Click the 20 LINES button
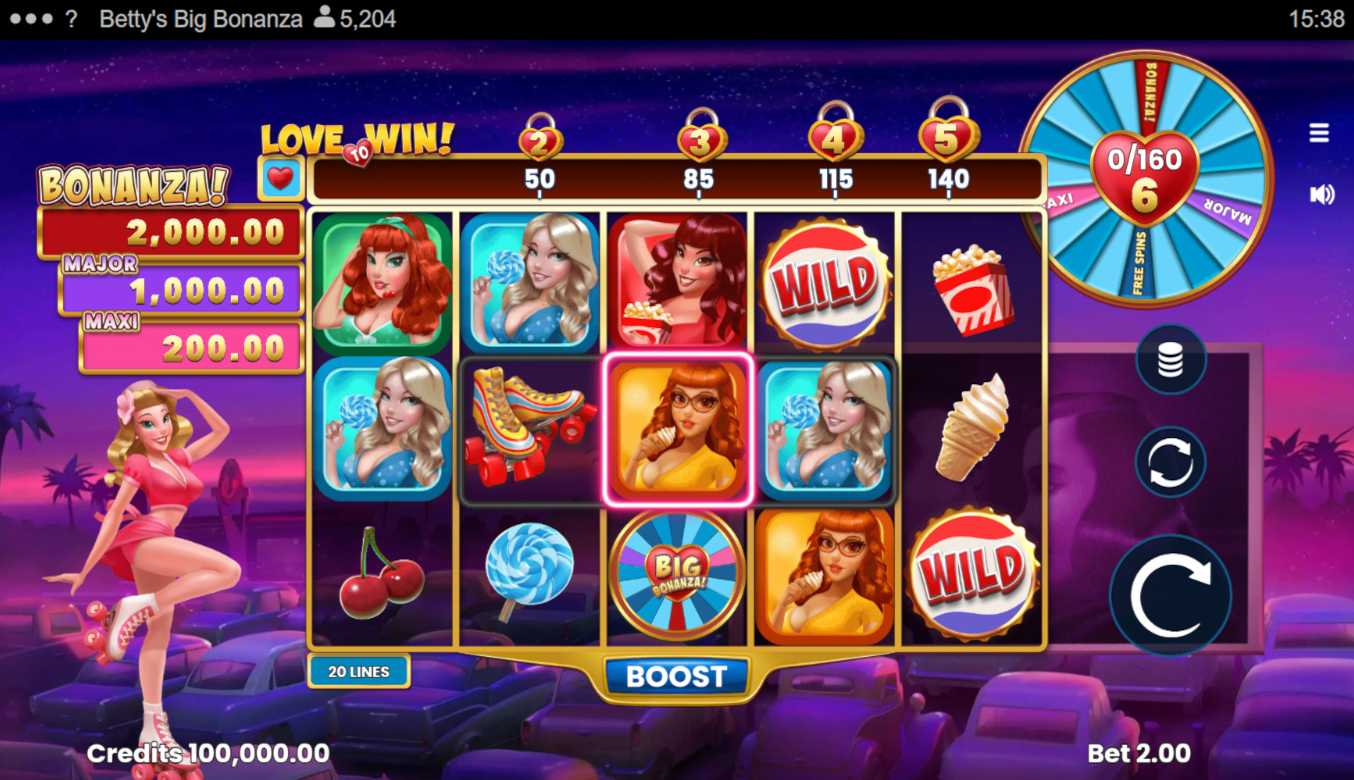The image size is (1354, 780). [x=358, y=672]
